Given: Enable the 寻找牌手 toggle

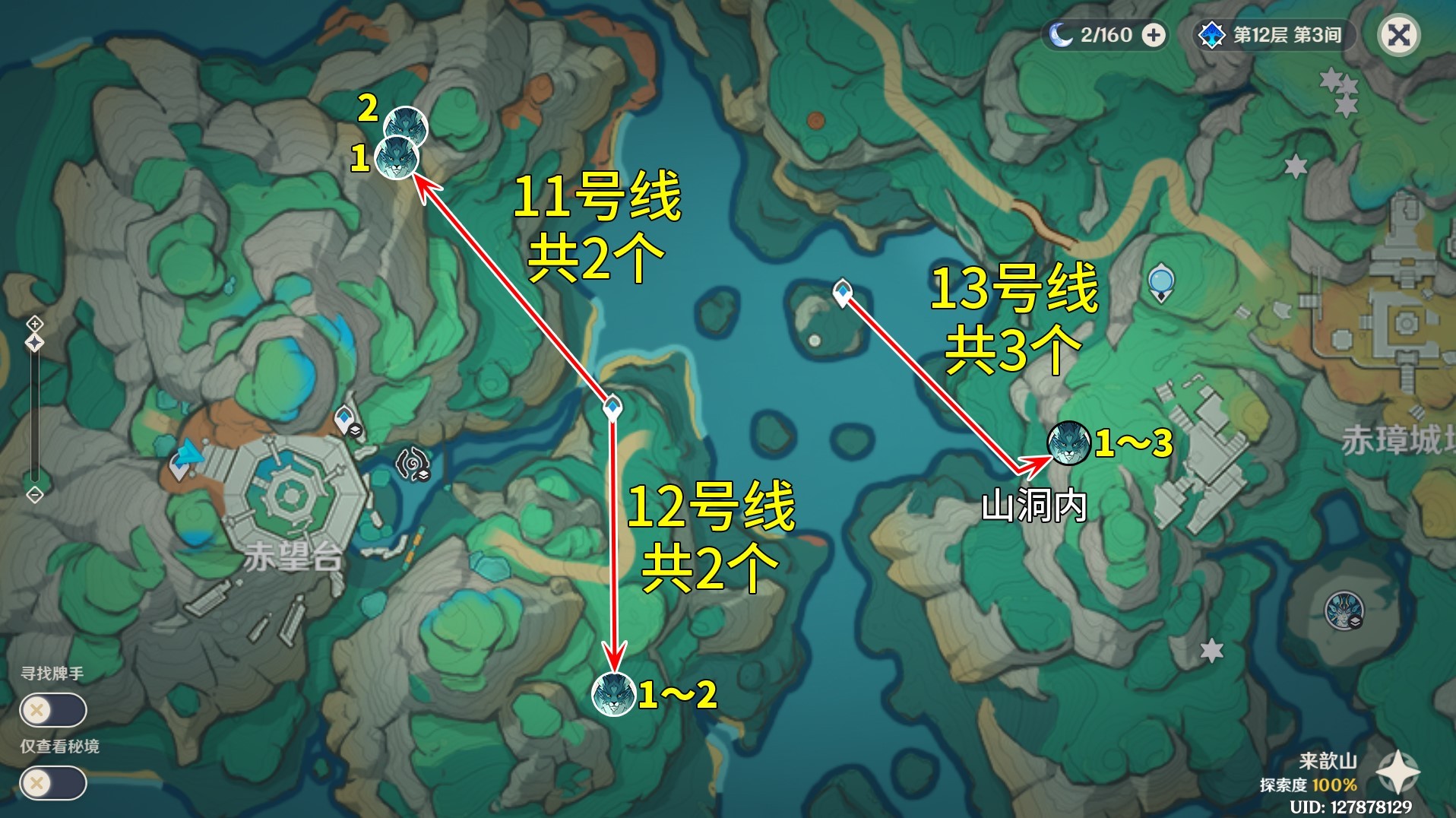Looking at the screenshot, I should [53, 709].
